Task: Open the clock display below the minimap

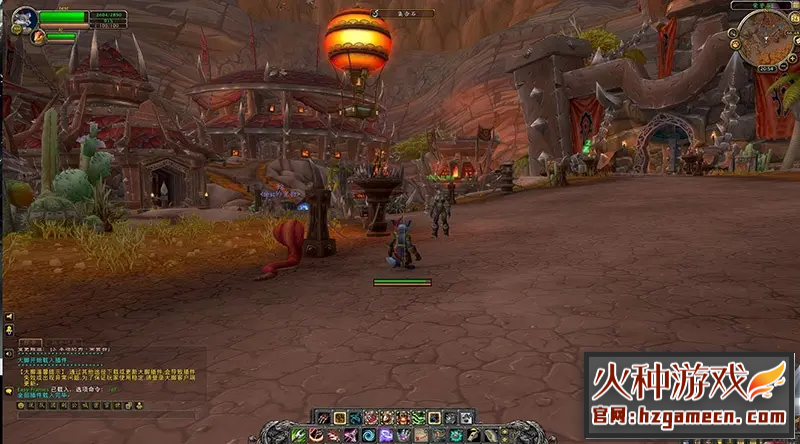Action: (x=766, y=69)
